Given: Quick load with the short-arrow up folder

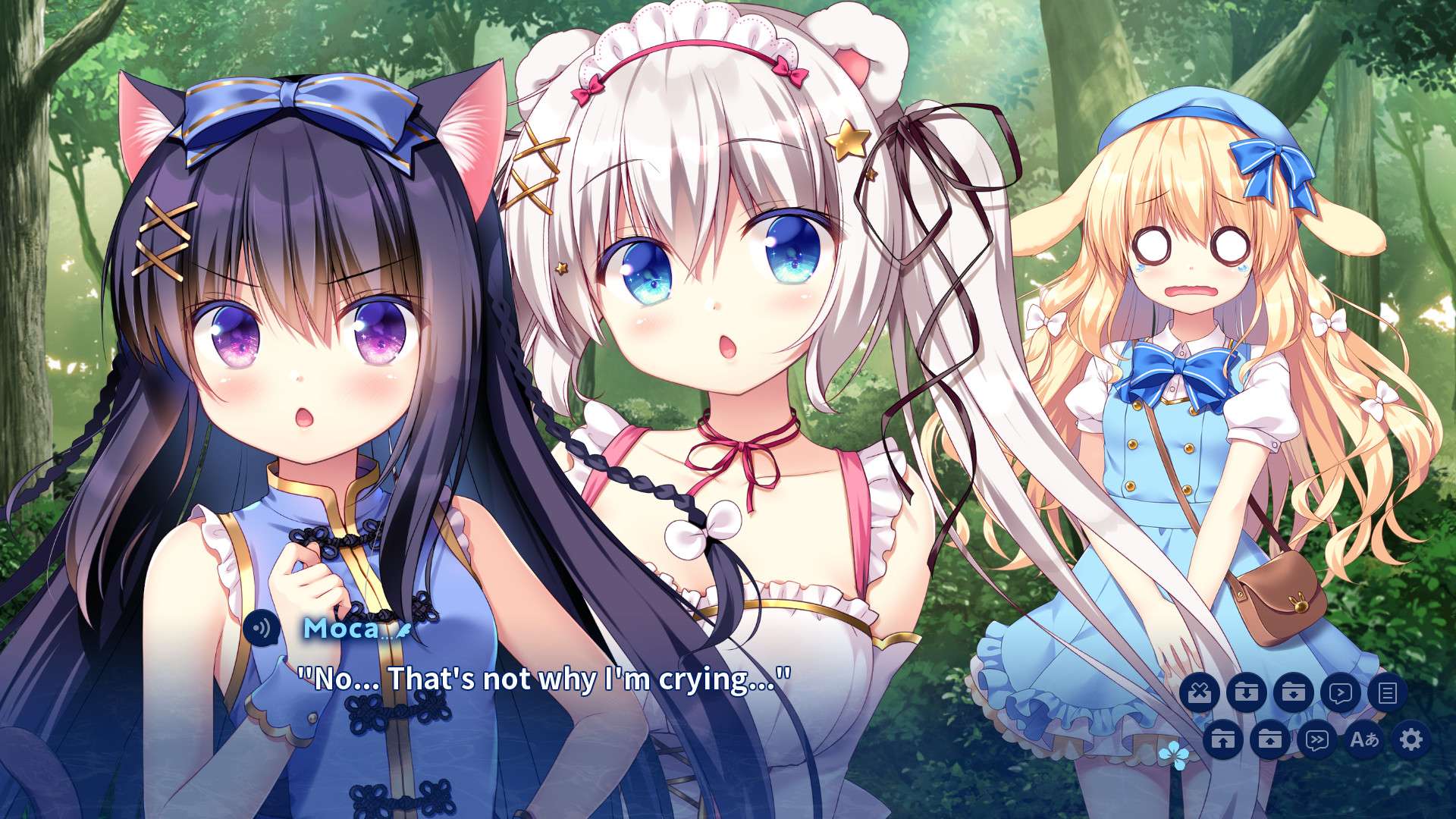Looking at the screenshot, I should point(1269,739).
